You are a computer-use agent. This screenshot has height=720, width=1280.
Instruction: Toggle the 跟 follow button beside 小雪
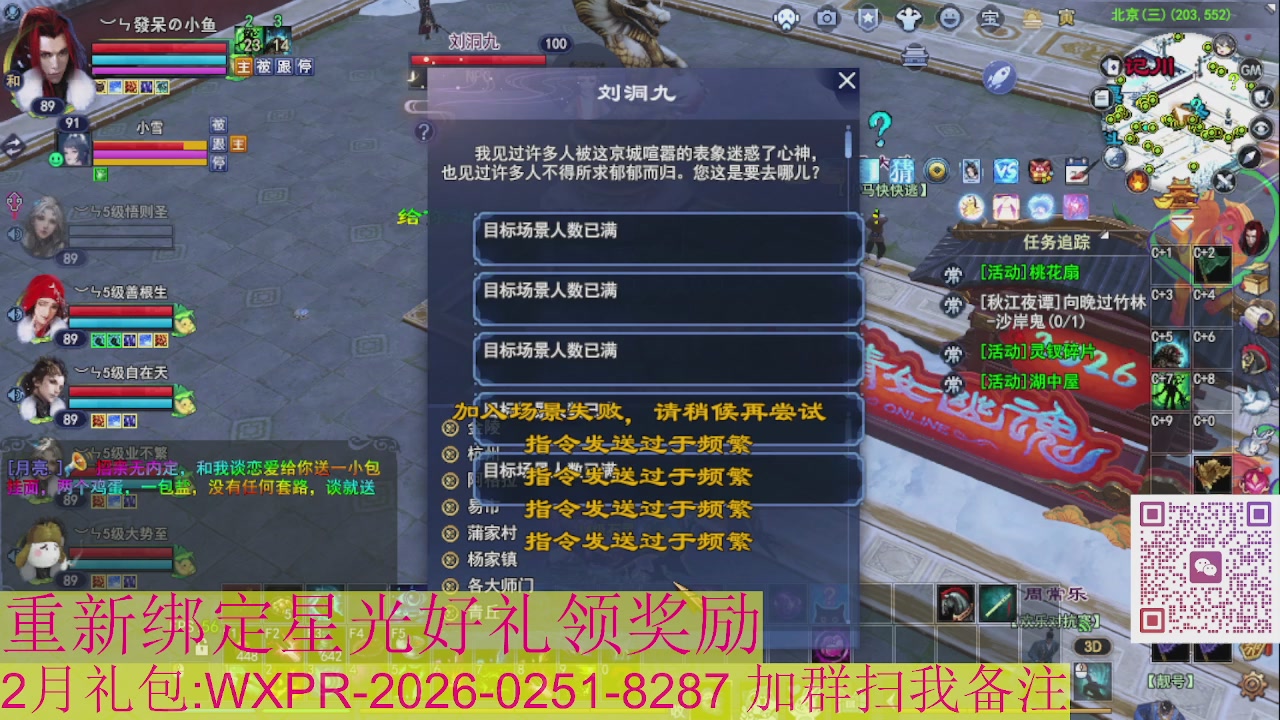(x=218, y=145)
